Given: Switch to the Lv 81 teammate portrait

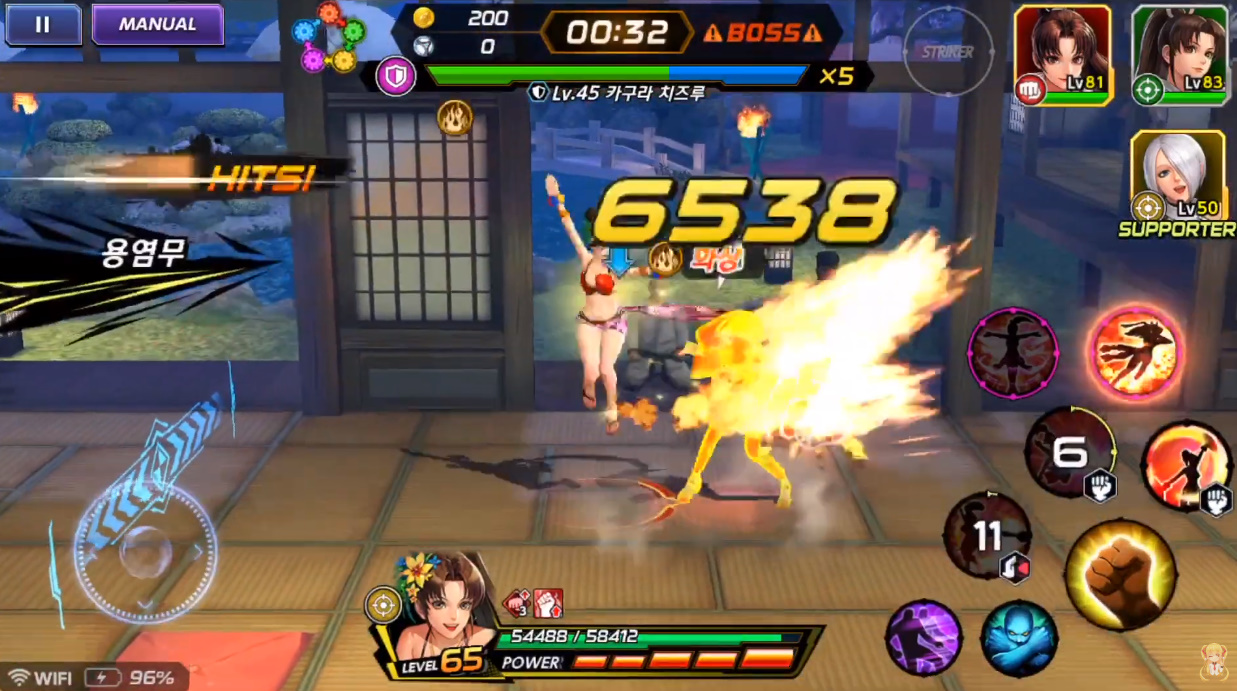Looking at the screenshot, I should tap(1062, 55).
